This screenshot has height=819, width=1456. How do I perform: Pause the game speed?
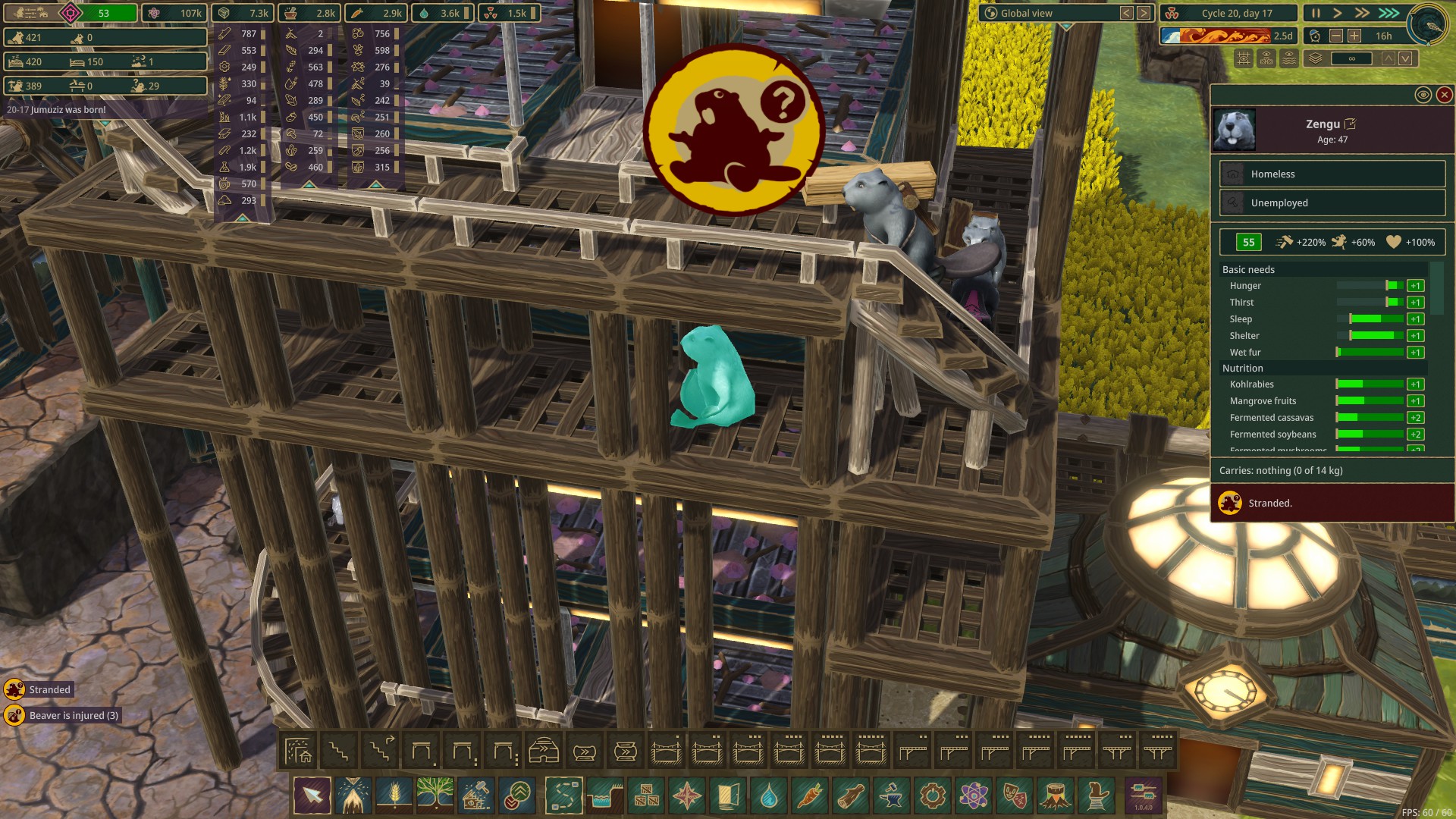click(x=1316, y=13)
